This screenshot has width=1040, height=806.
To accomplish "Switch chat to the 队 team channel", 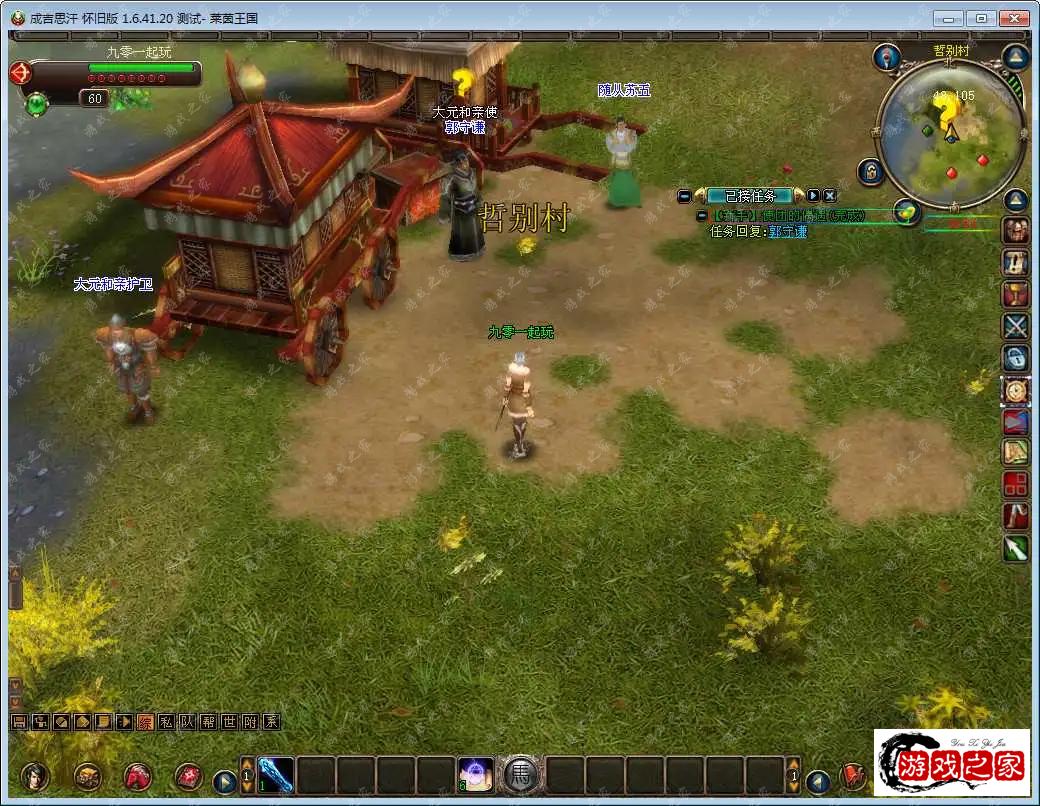I will click(x=187, y=721).
